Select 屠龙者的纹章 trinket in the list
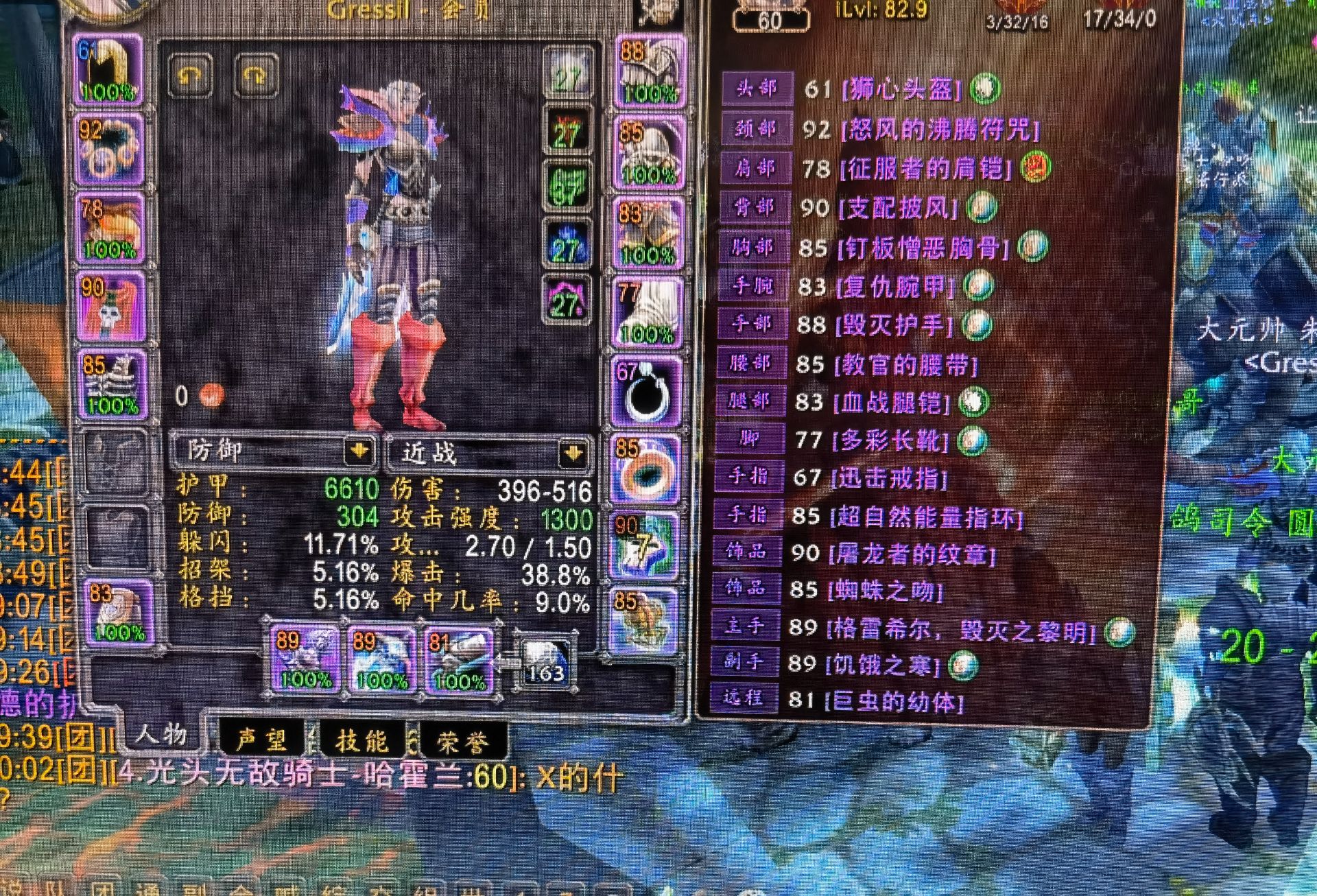1317x896 pixels. tap(911, 554)
